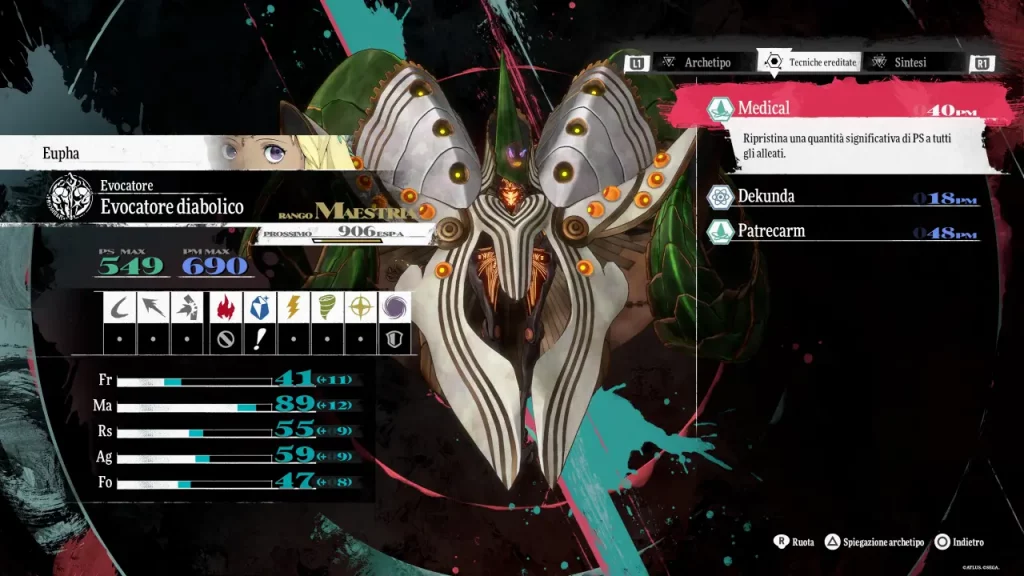Click the ice affinity icon
Image resolution: width=1024 pixels, height=576 pixels.
[258, 306]
